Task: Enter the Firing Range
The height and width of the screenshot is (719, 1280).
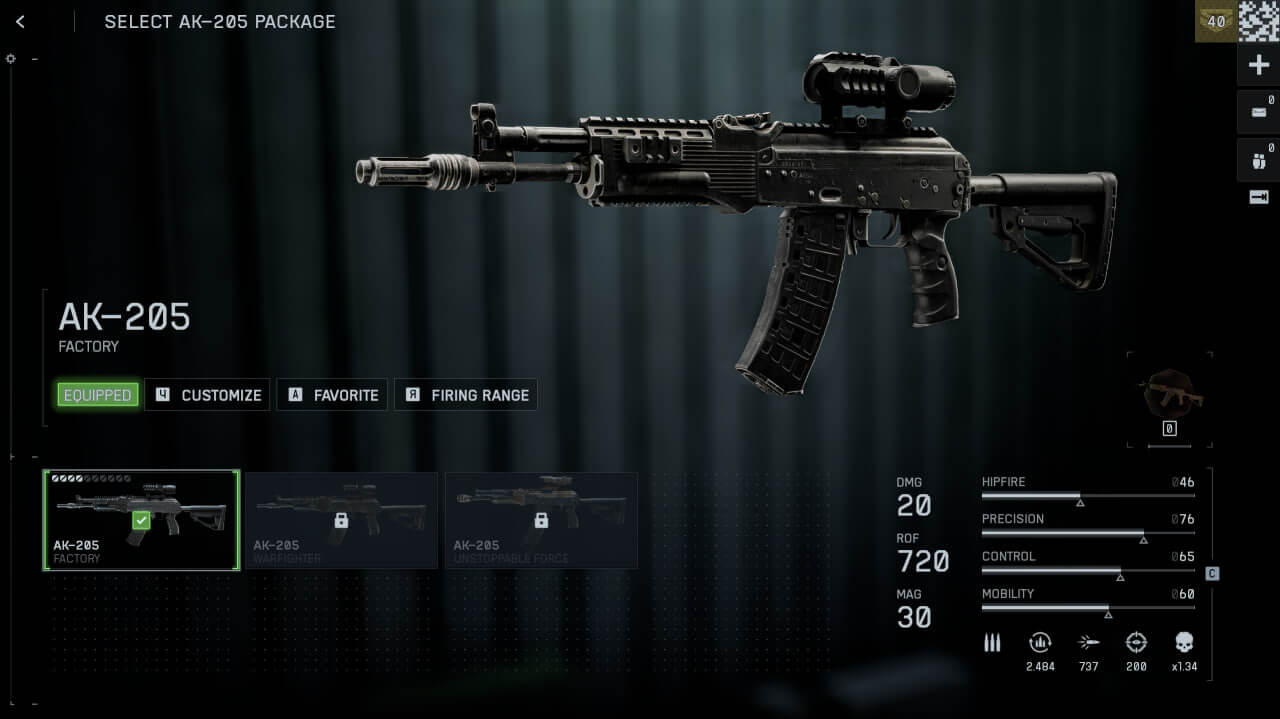Action: [x=467, y=395]
